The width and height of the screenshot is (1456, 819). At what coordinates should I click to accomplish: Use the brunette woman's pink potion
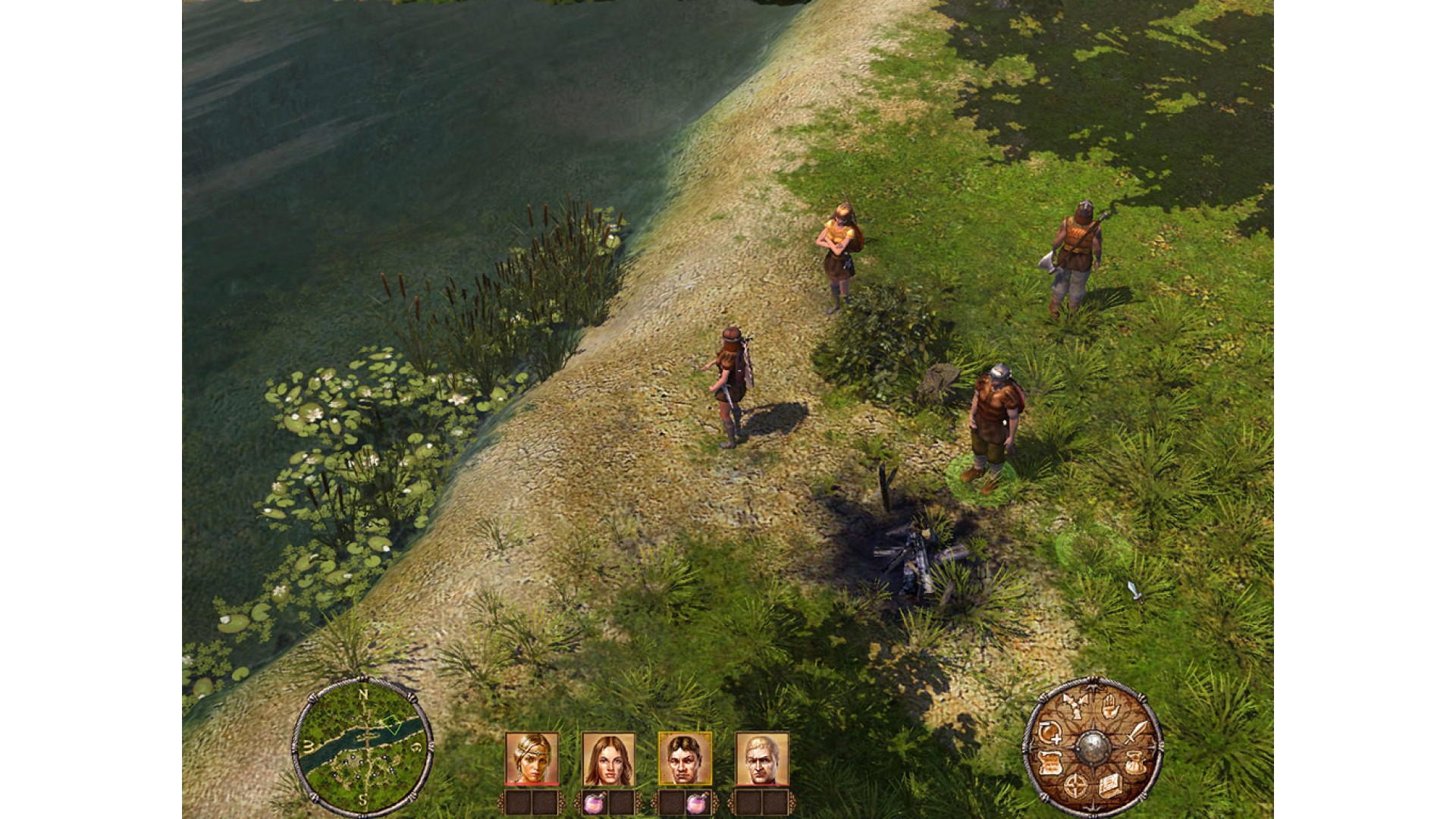[x=595, y=802]
